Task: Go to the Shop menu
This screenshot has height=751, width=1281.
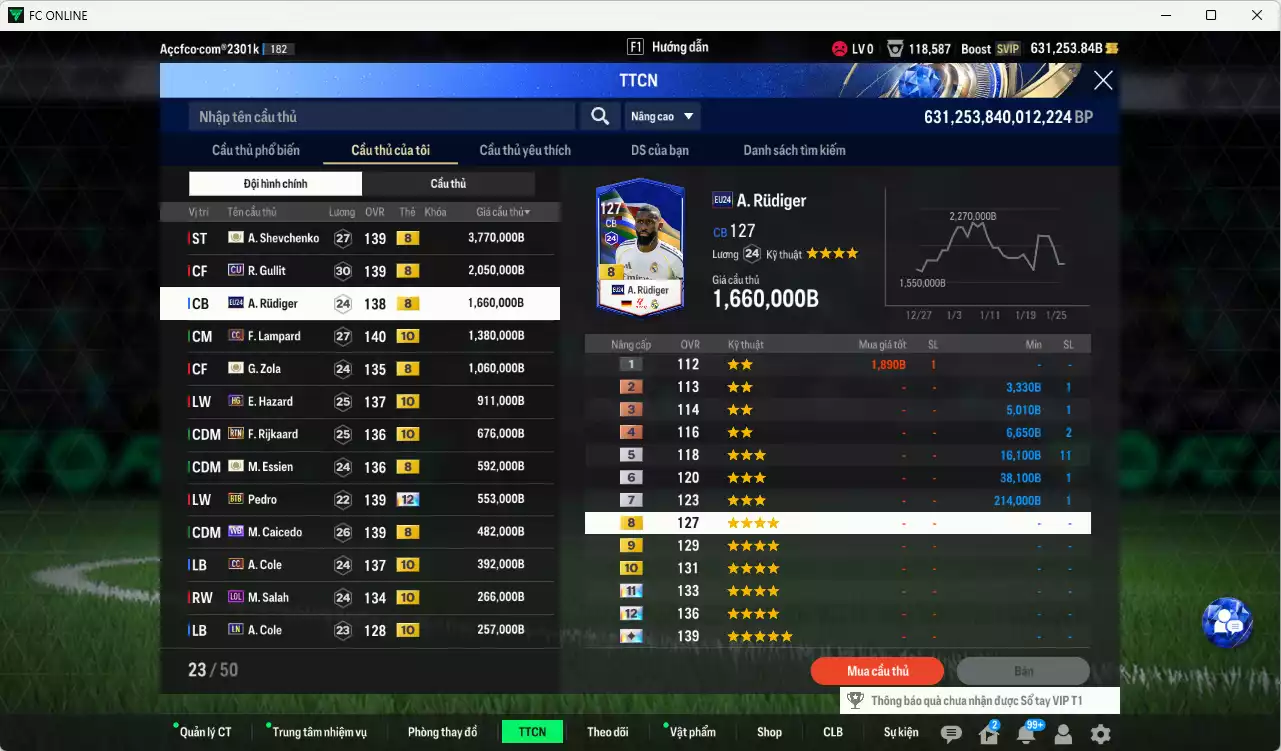Action: (769, 732)
